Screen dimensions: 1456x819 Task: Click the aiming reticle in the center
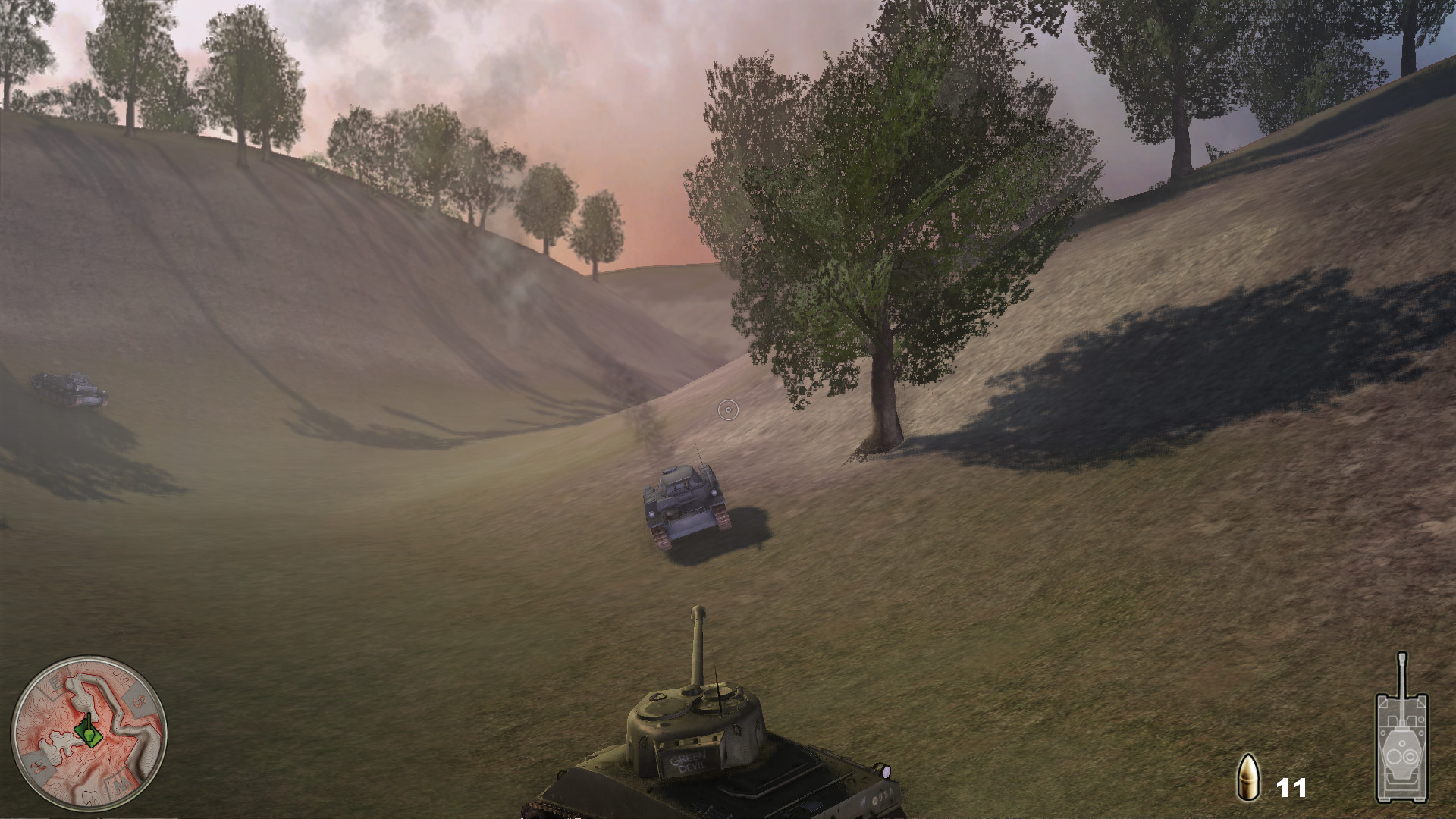click(730, 408)
